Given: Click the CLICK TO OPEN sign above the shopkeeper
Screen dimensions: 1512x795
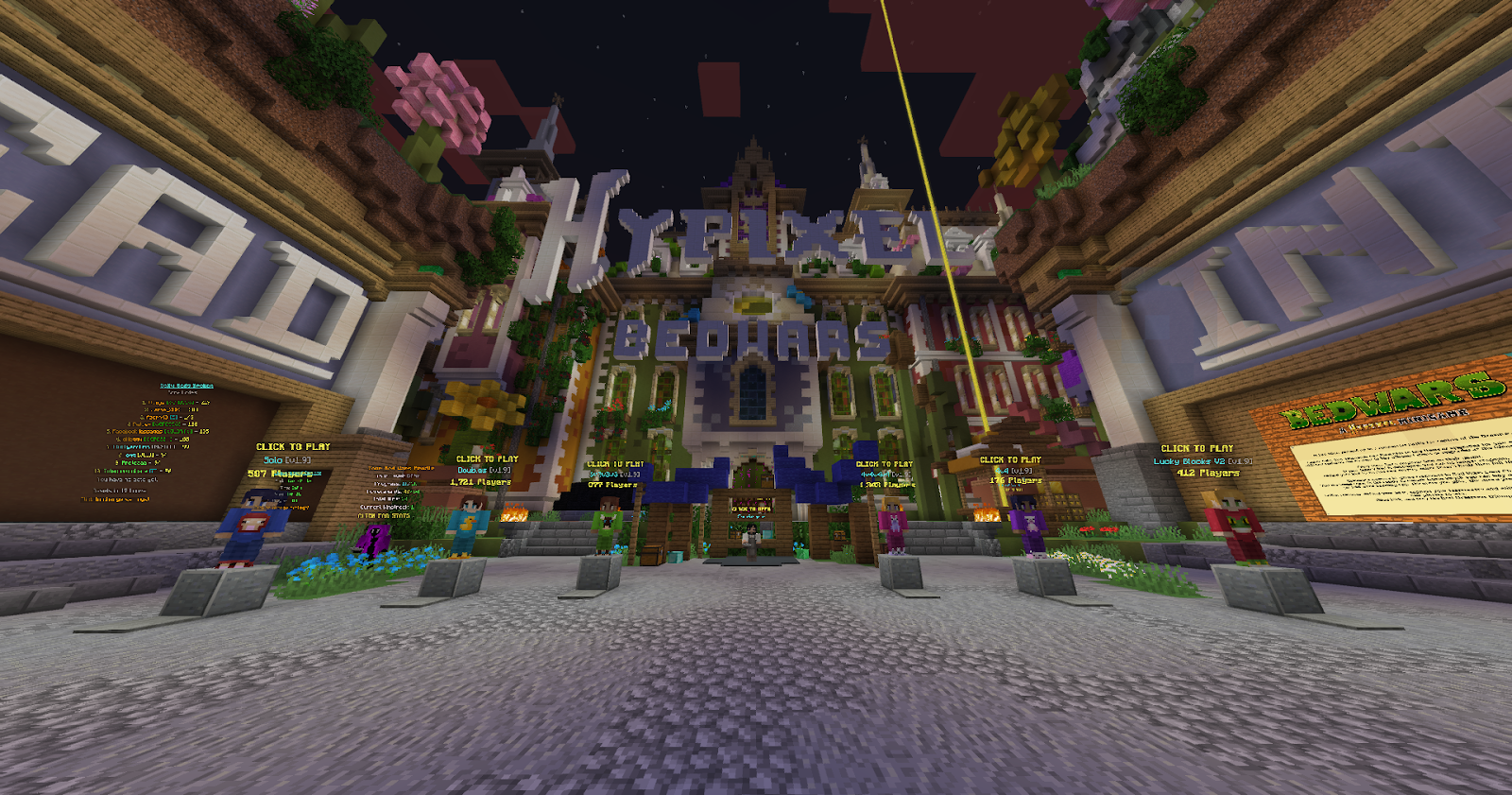Looking at the screenshot, I should click(751, 509).
